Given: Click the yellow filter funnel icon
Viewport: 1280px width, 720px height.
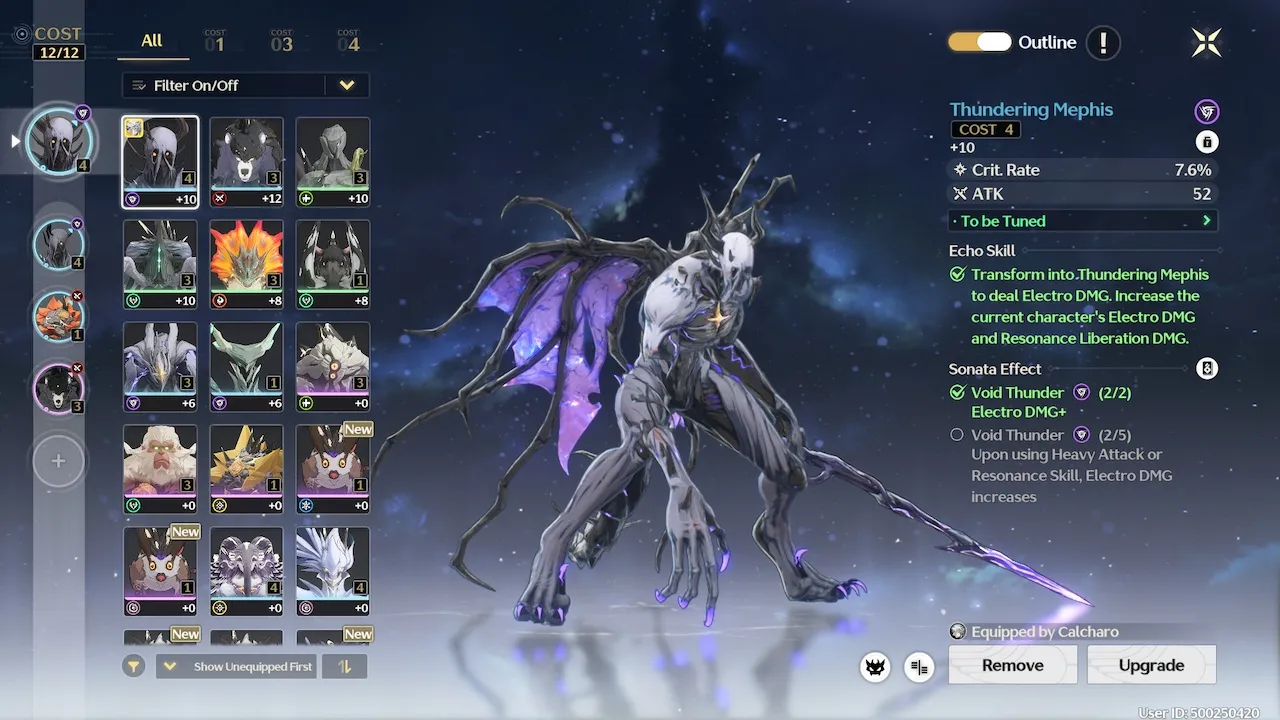Looking at the screenshot, I should point(134,667).
